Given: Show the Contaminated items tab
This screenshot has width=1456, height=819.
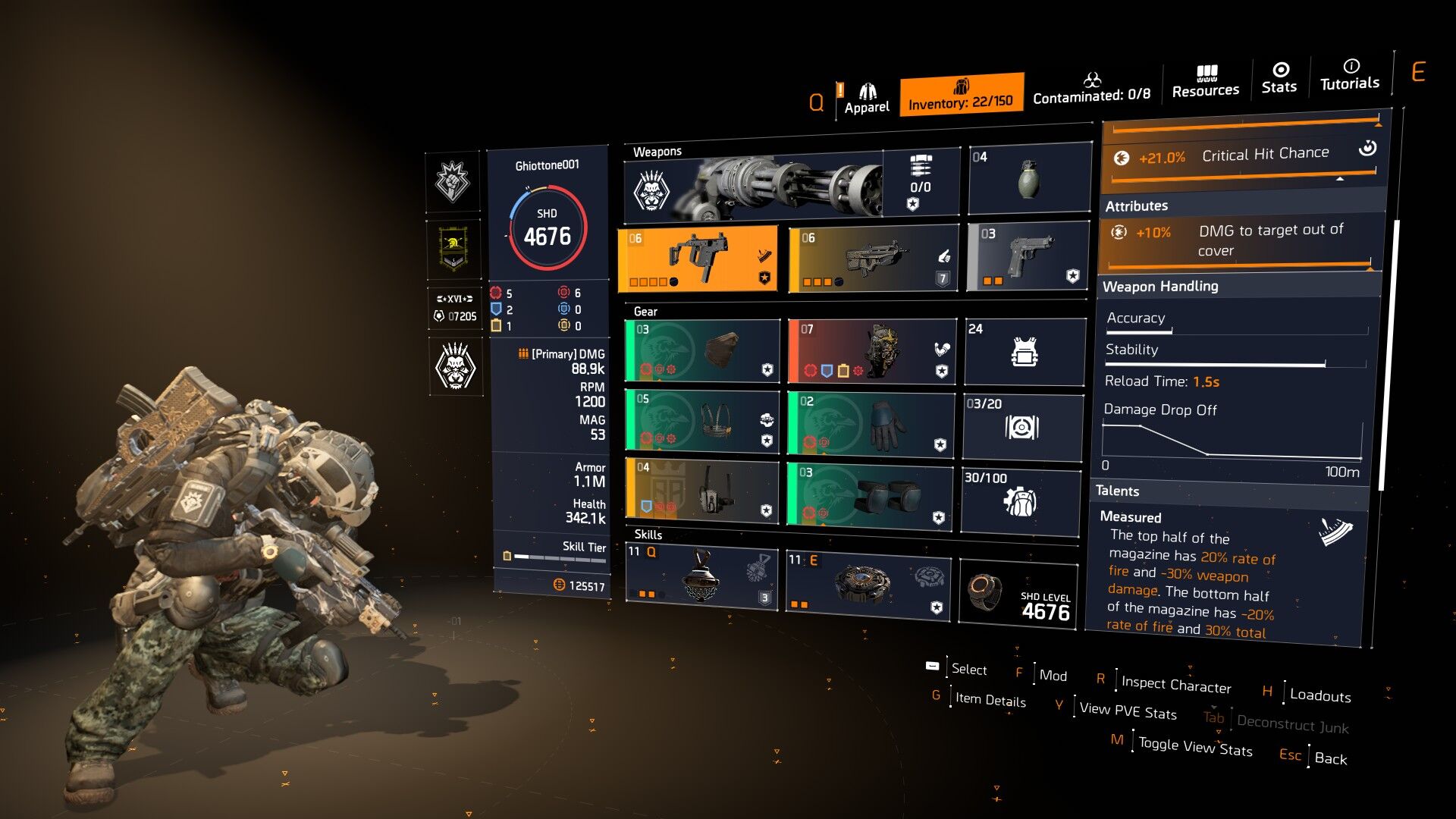Looking at the screenshot, I should click(x=1091, y=88).
